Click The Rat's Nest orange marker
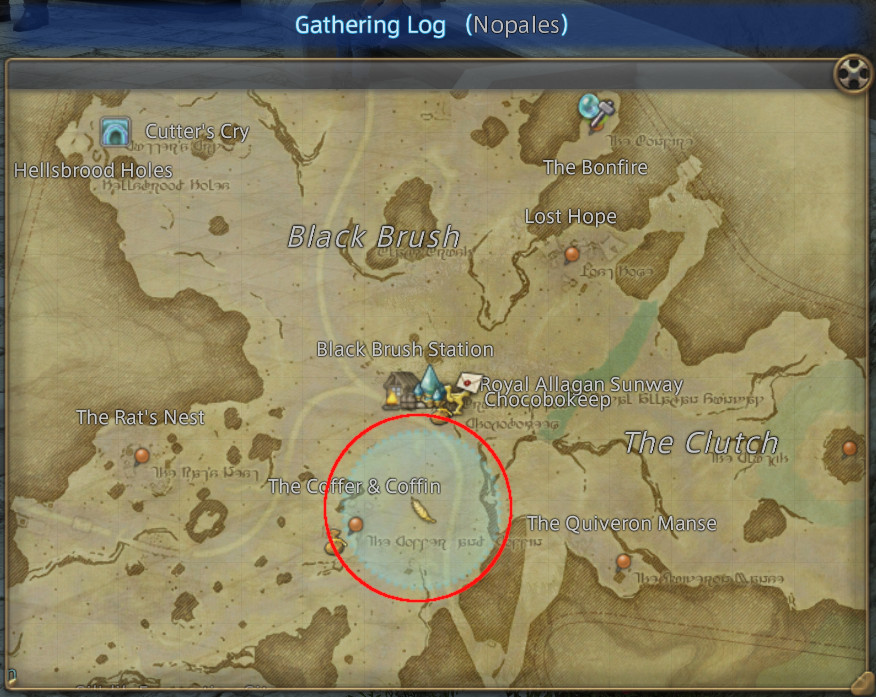The height and width of the screenshot is (697, 876). pos(141,455)
